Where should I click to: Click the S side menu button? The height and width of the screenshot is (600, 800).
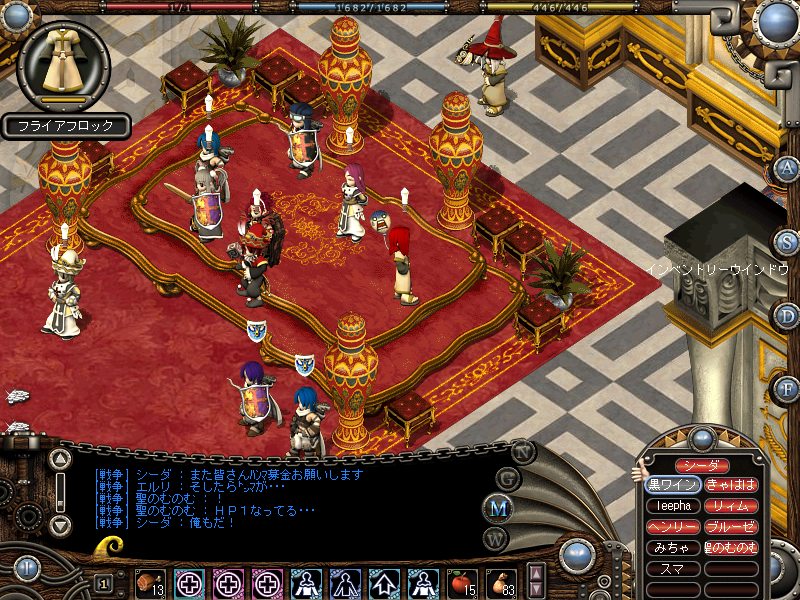[x=787, y=243]
